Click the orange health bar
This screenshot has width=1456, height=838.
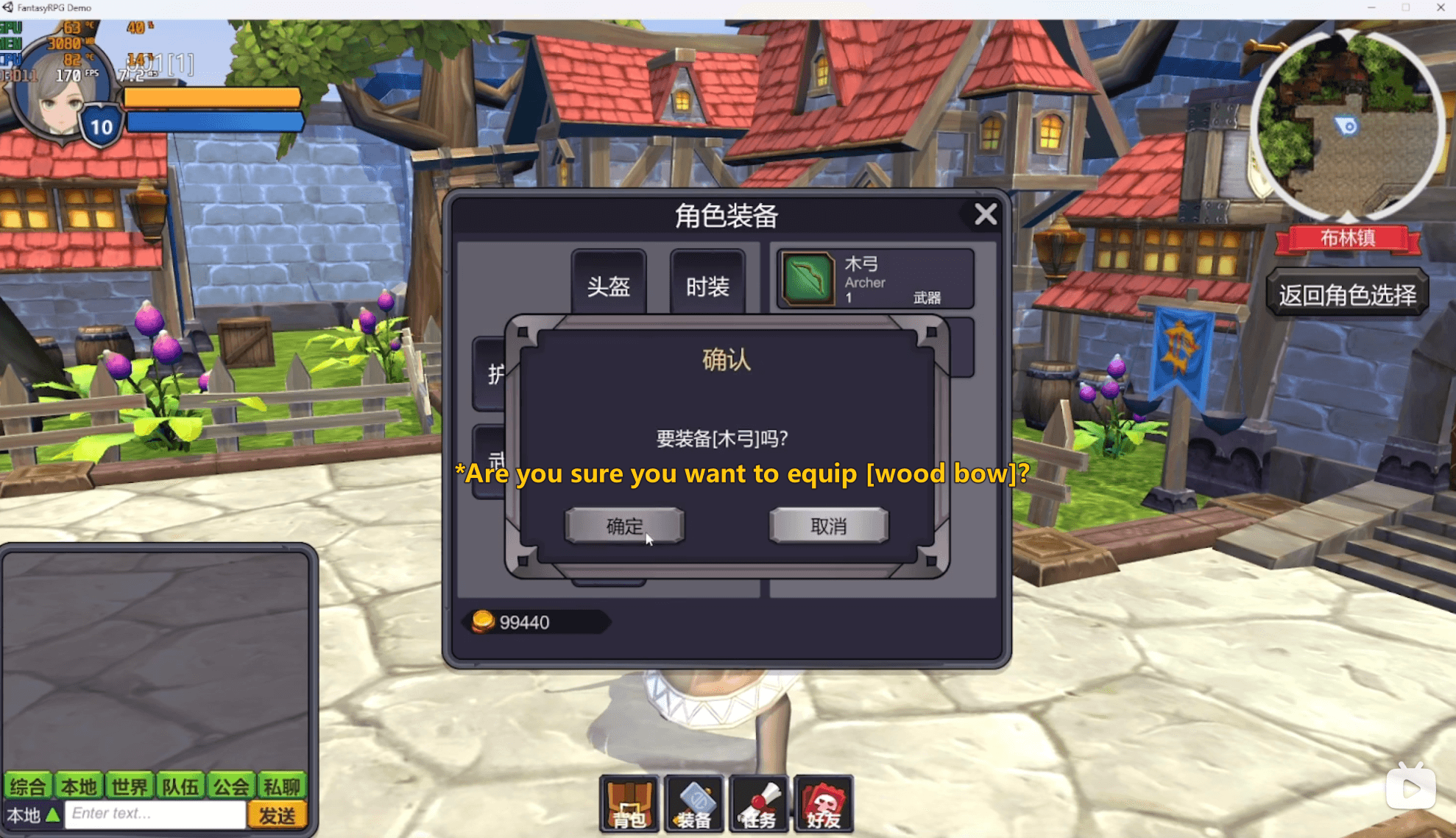click(213, 96)
